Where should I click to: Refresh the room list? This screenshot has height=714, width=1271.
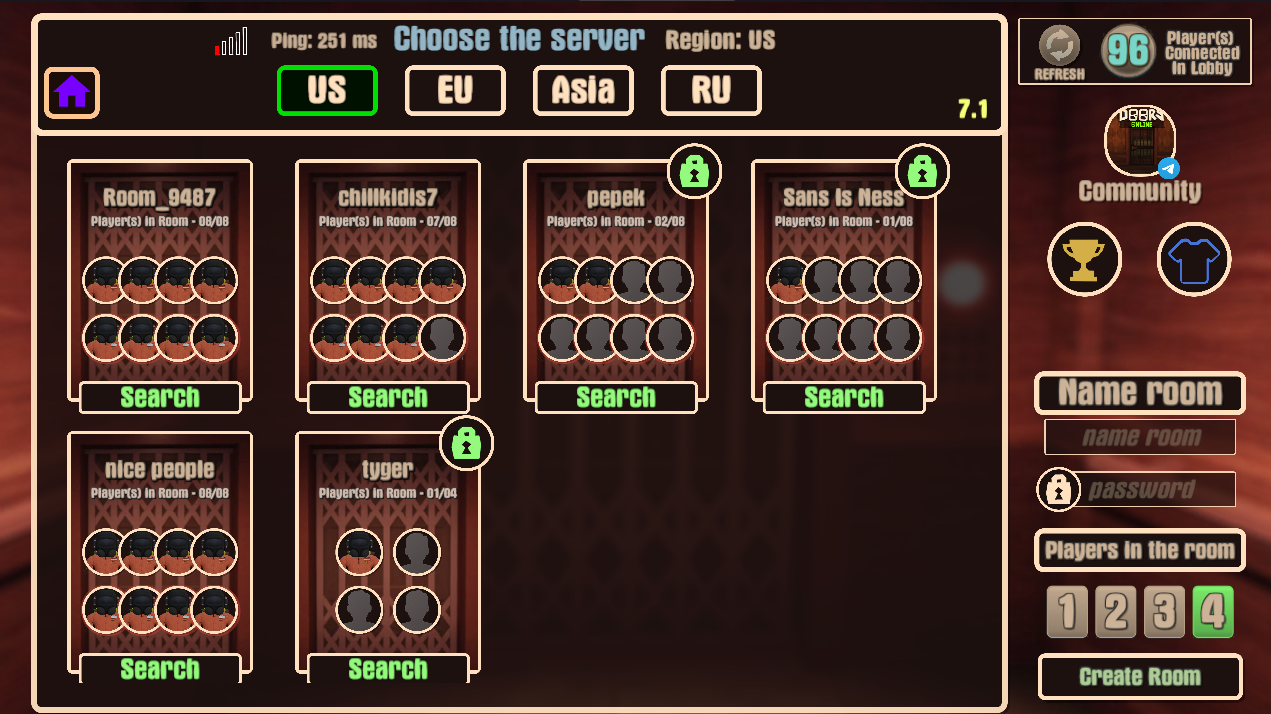[x=1059, y=50]
